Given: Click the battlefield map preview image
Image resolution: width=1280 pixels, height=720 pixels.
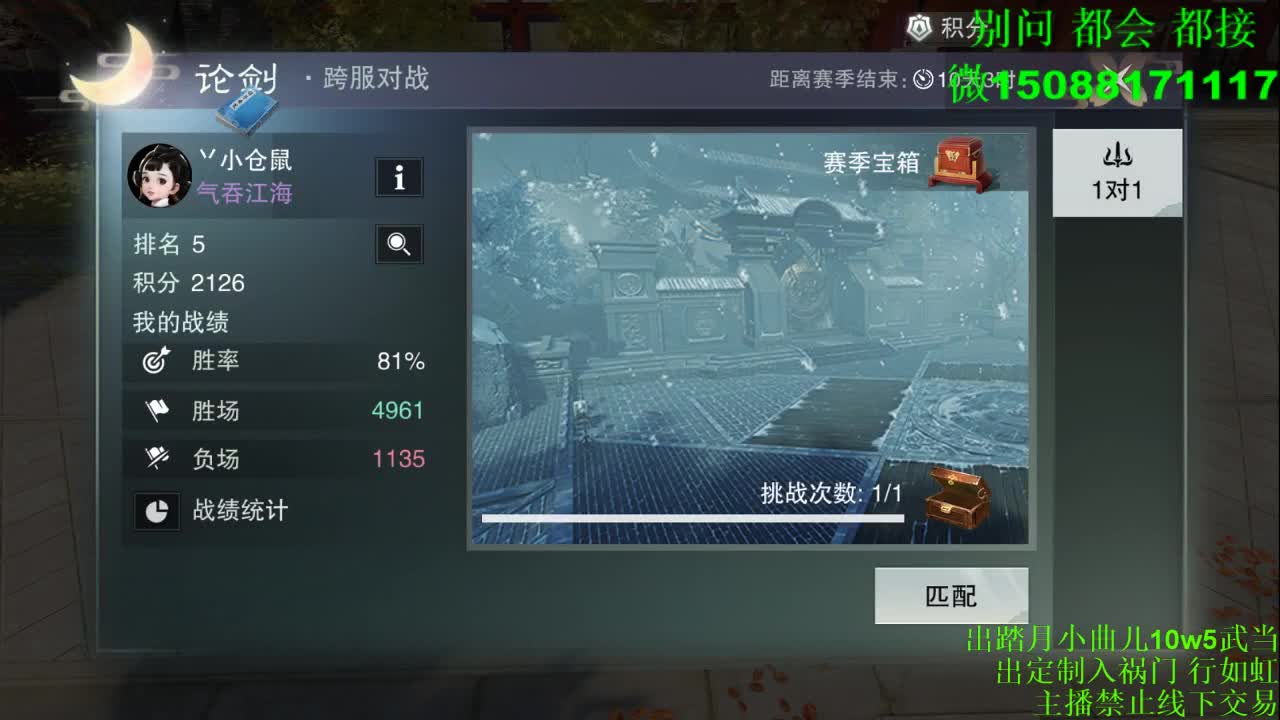Looking at the screenshot, I should [x=748, y=330].
